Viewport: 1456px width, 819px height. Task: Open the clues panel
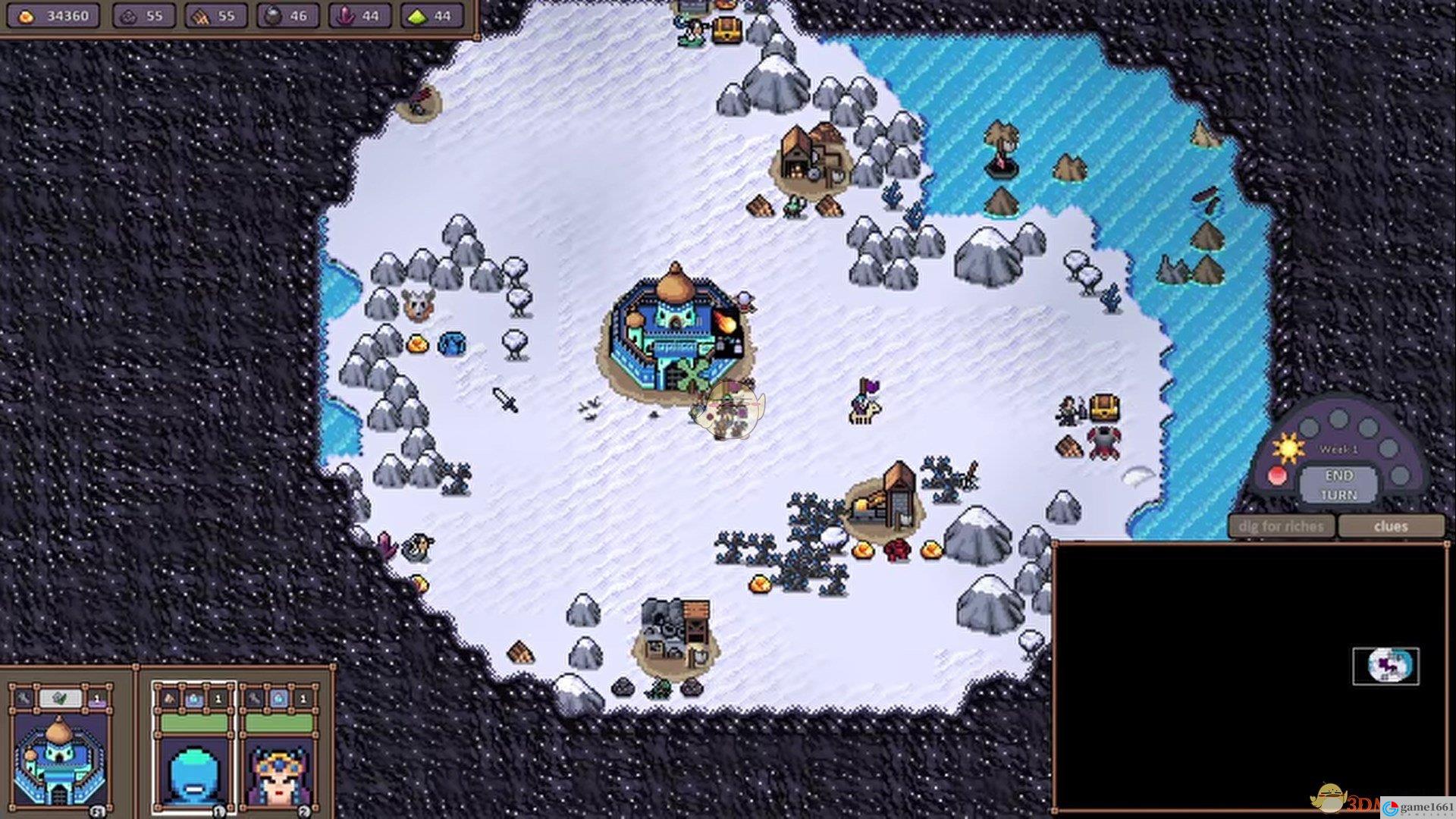coord(1390,526)
